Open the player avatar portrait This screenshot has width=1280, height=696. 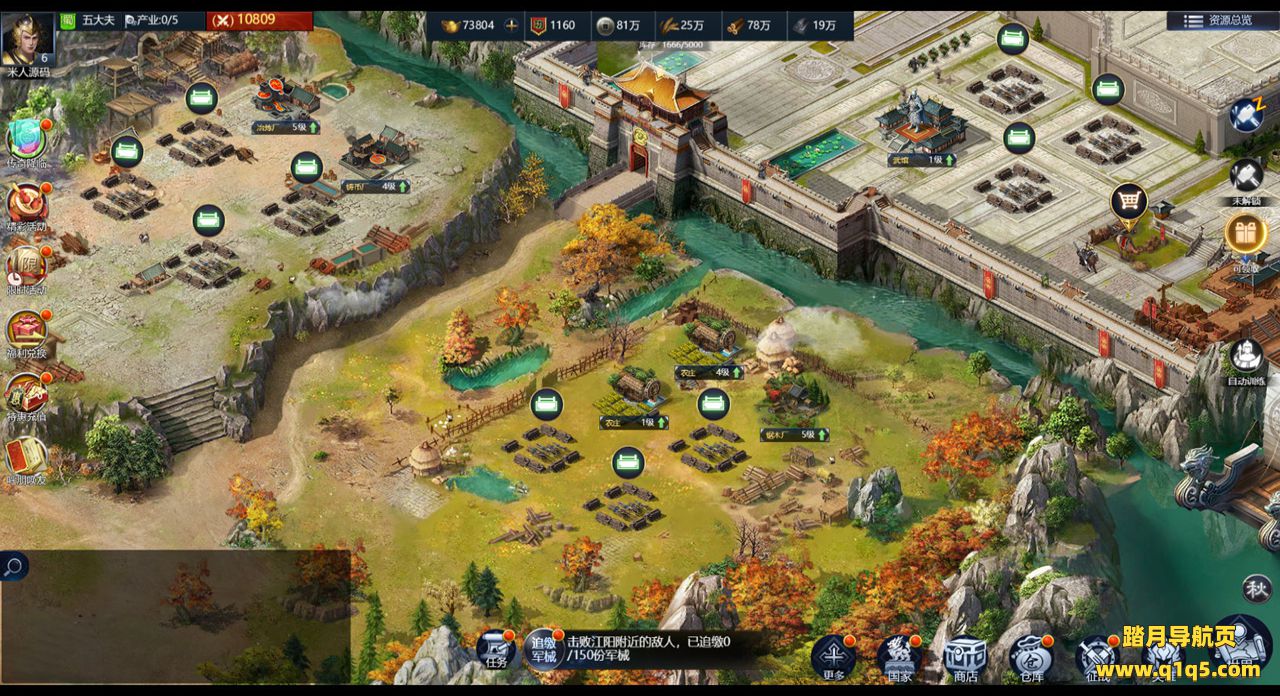click(x=28, y=39)
